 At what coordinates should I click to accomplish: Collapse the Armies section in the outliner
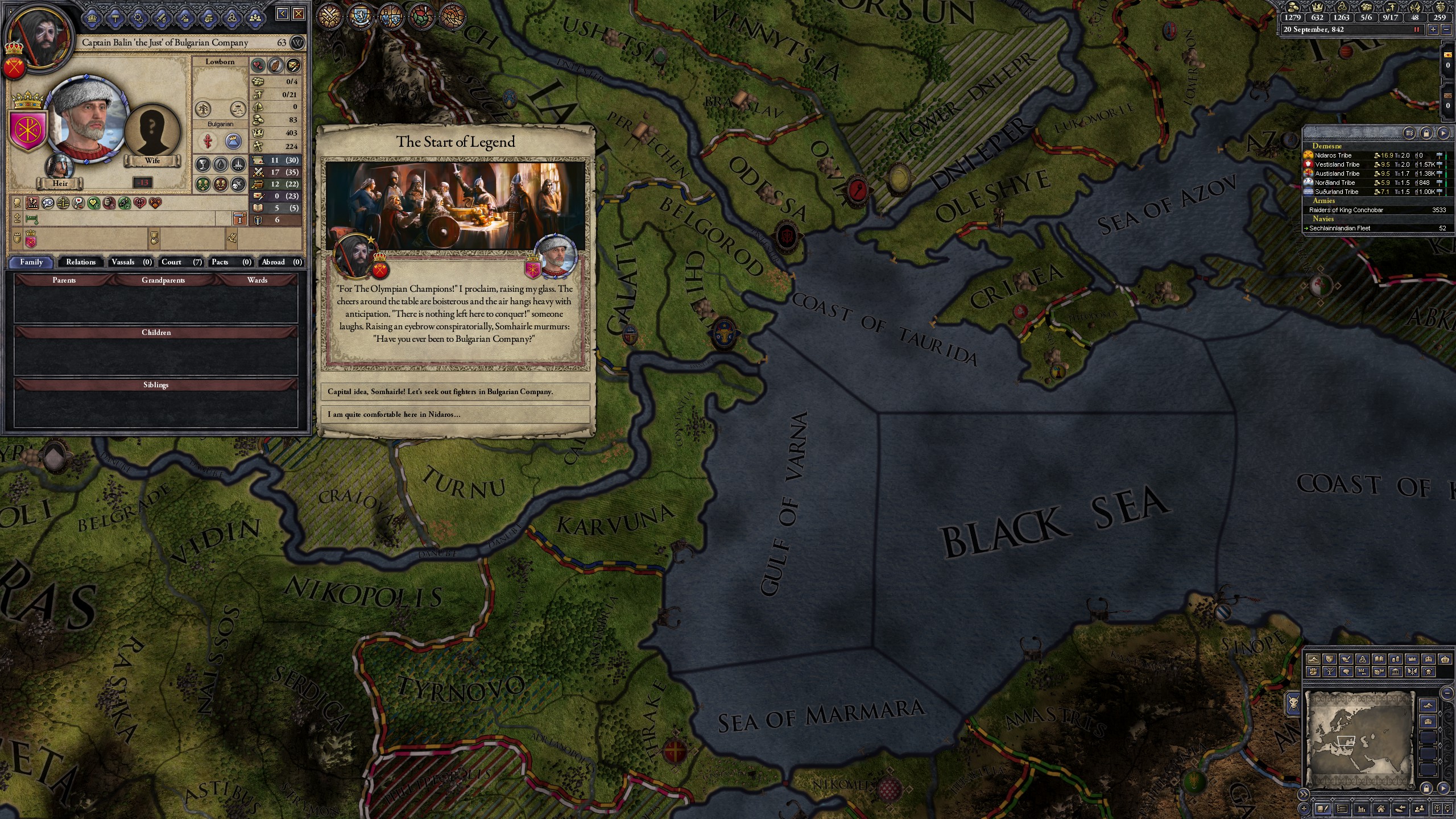pyautogui.click(x=1324, y=201)
